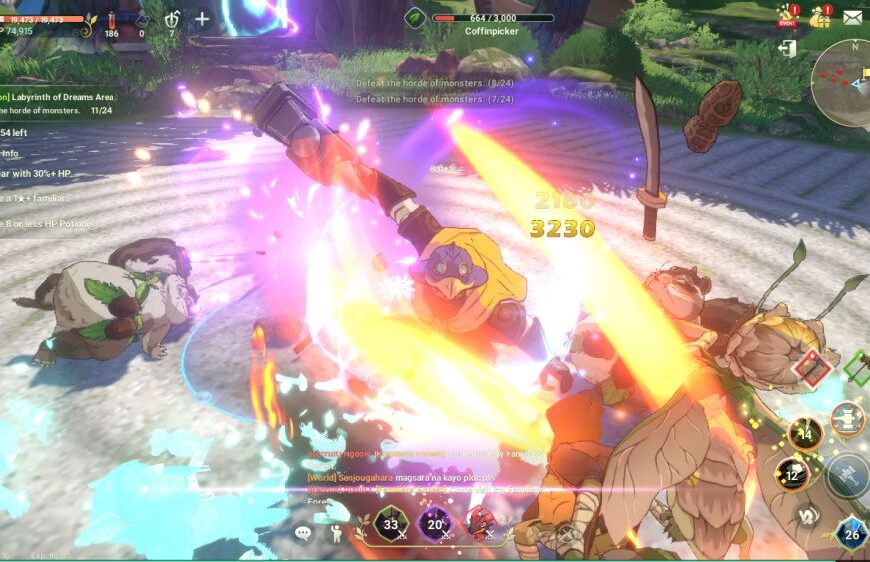Activate the skill on 12 cooldown
This screenshot has width=870, height=562.
coord(792,473)
